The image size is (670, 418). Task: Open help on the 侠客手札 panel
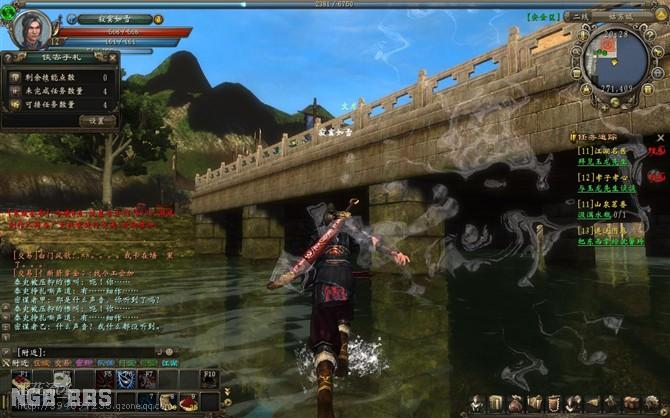point(8,58)
